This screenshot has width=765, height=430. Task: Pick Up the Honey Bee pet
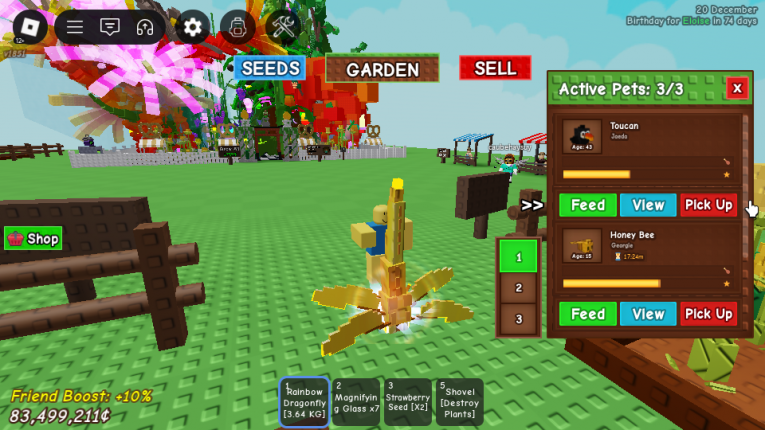709,314
